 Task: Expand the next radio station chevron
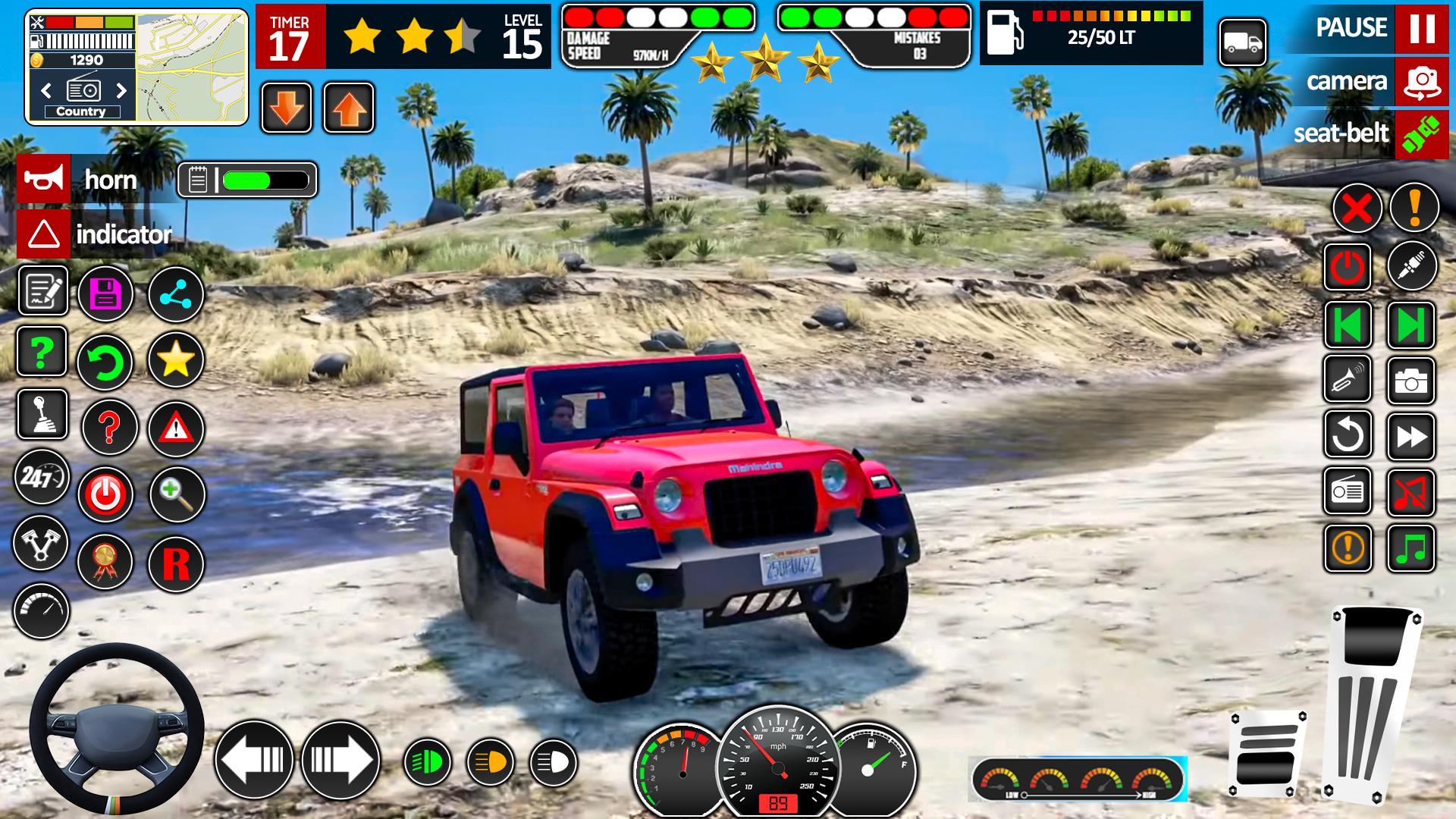pos(123,89)
